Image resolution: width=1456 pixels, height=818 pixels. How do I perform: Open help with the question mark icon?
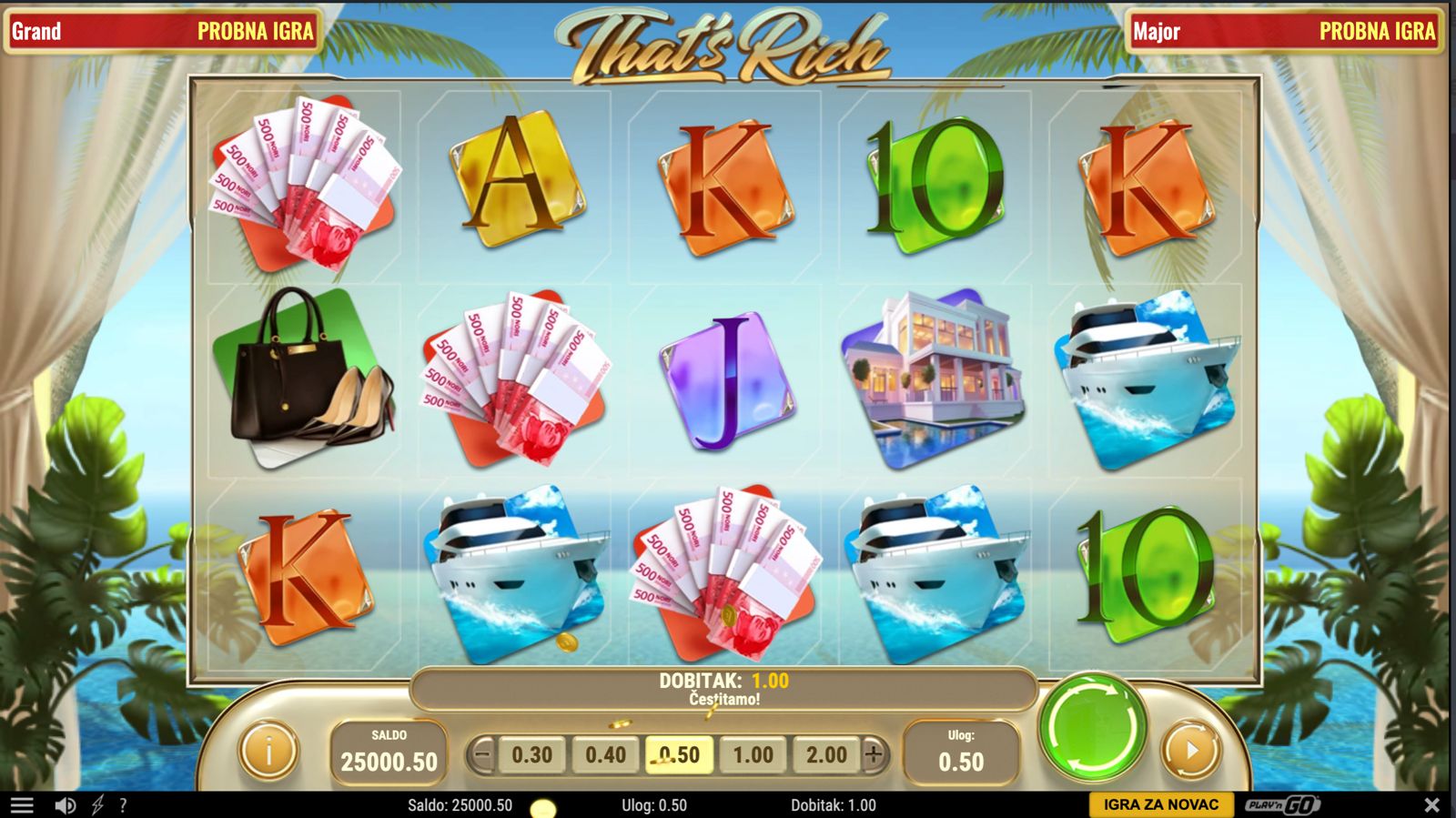tap(123, 805)
